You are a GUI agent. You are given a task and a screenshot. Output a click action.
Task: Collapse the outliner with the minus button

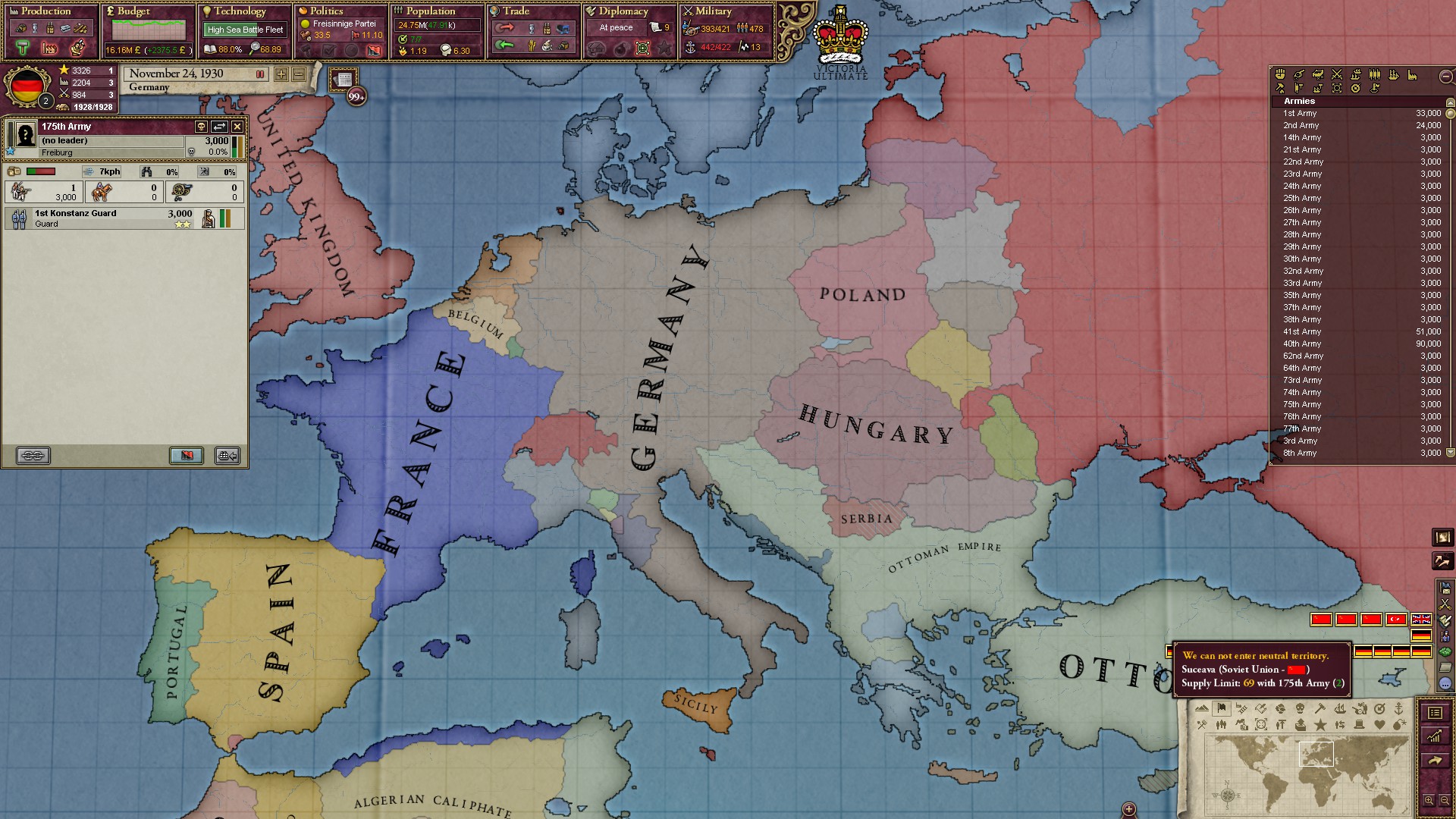(x=1445, y=77)
